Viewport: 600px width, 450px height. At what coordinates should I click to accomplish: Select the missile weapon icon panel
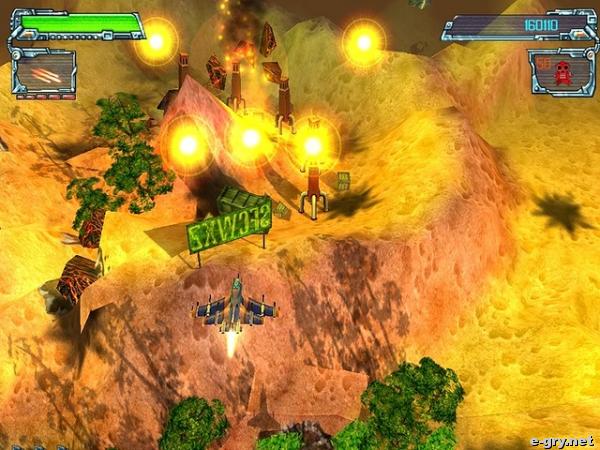coord(43,73)
